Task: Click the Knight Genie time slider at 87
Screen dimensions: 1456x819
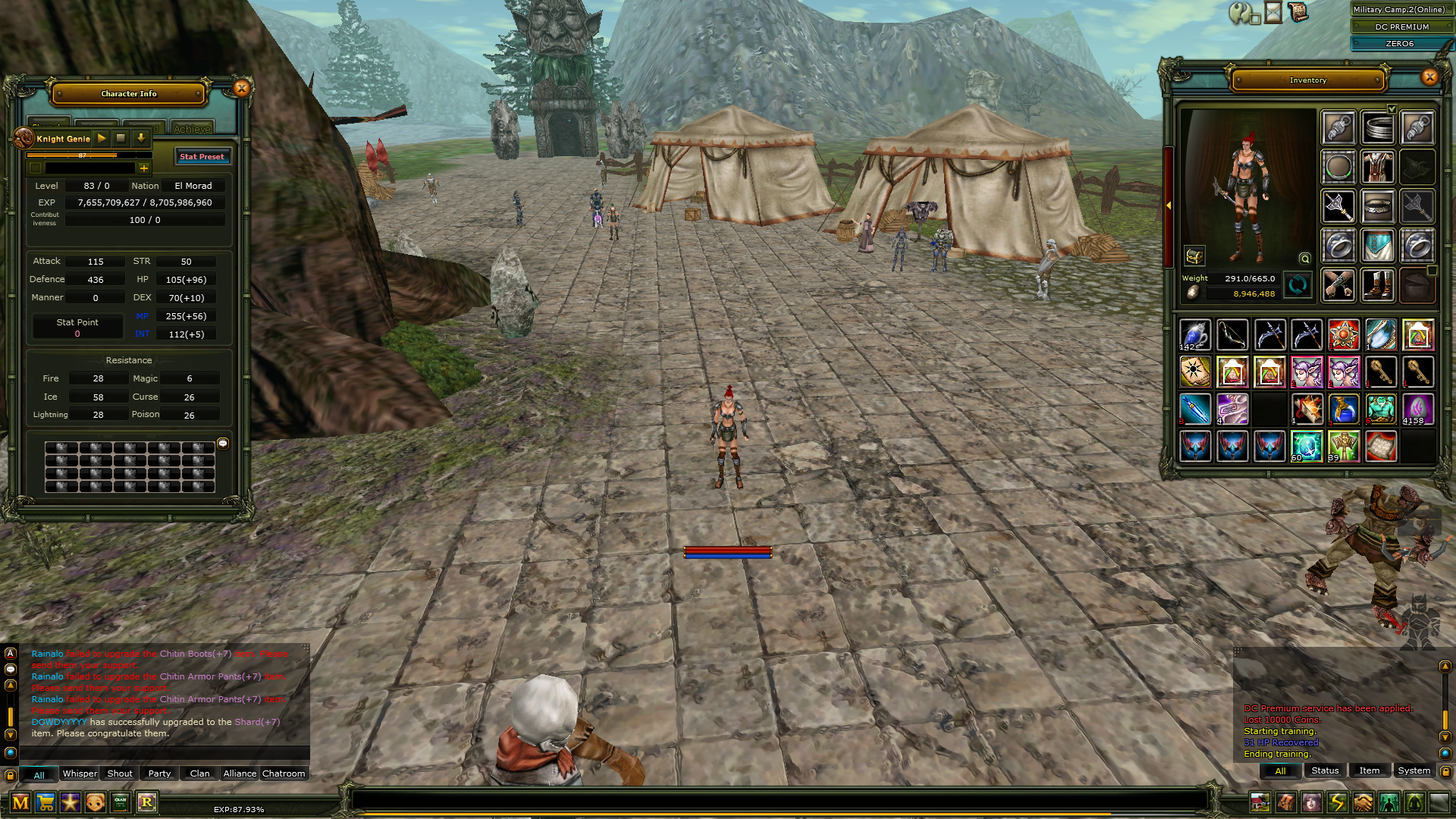Action: (82, 155)
